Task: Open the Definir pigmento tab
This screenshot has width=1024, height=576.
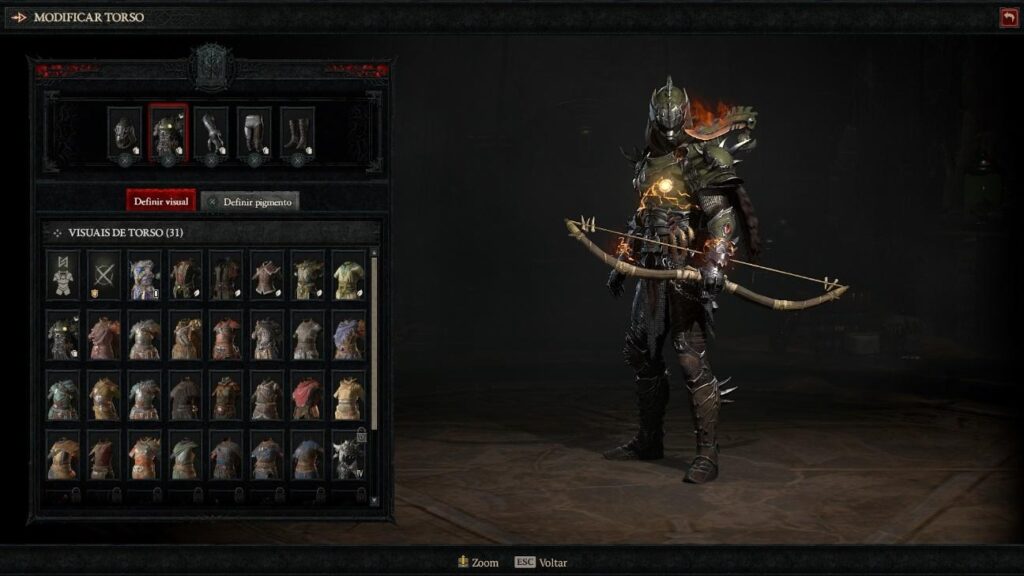Action: click(250, 201)
